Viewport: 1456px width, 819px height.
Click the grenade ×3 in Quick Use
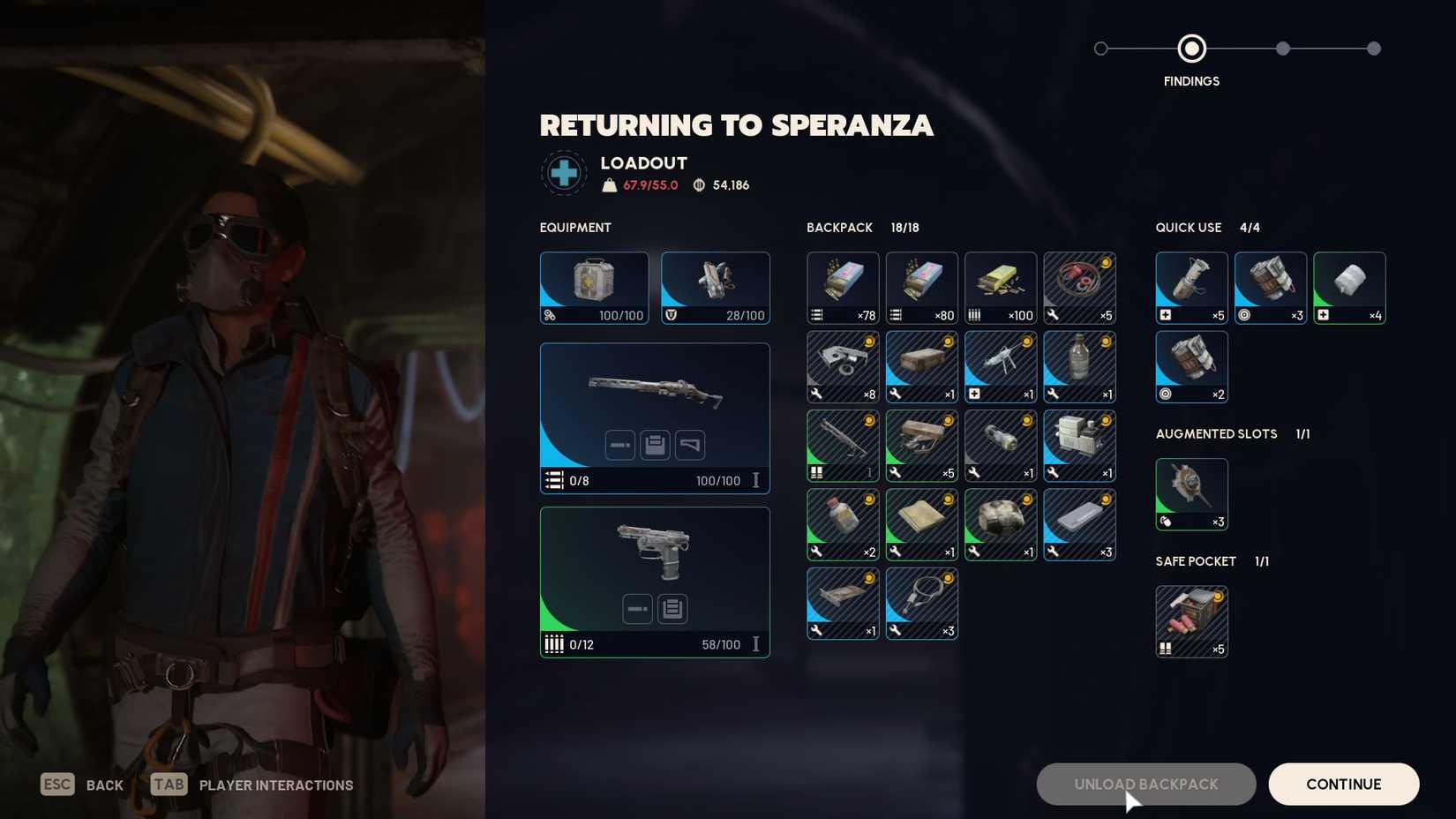click(1270, 288)
